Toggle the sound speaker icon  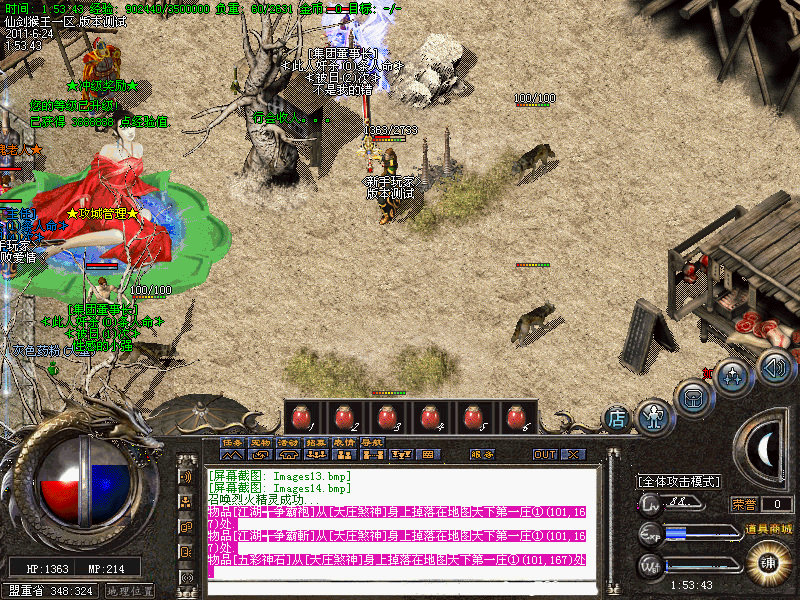(773, 366)
